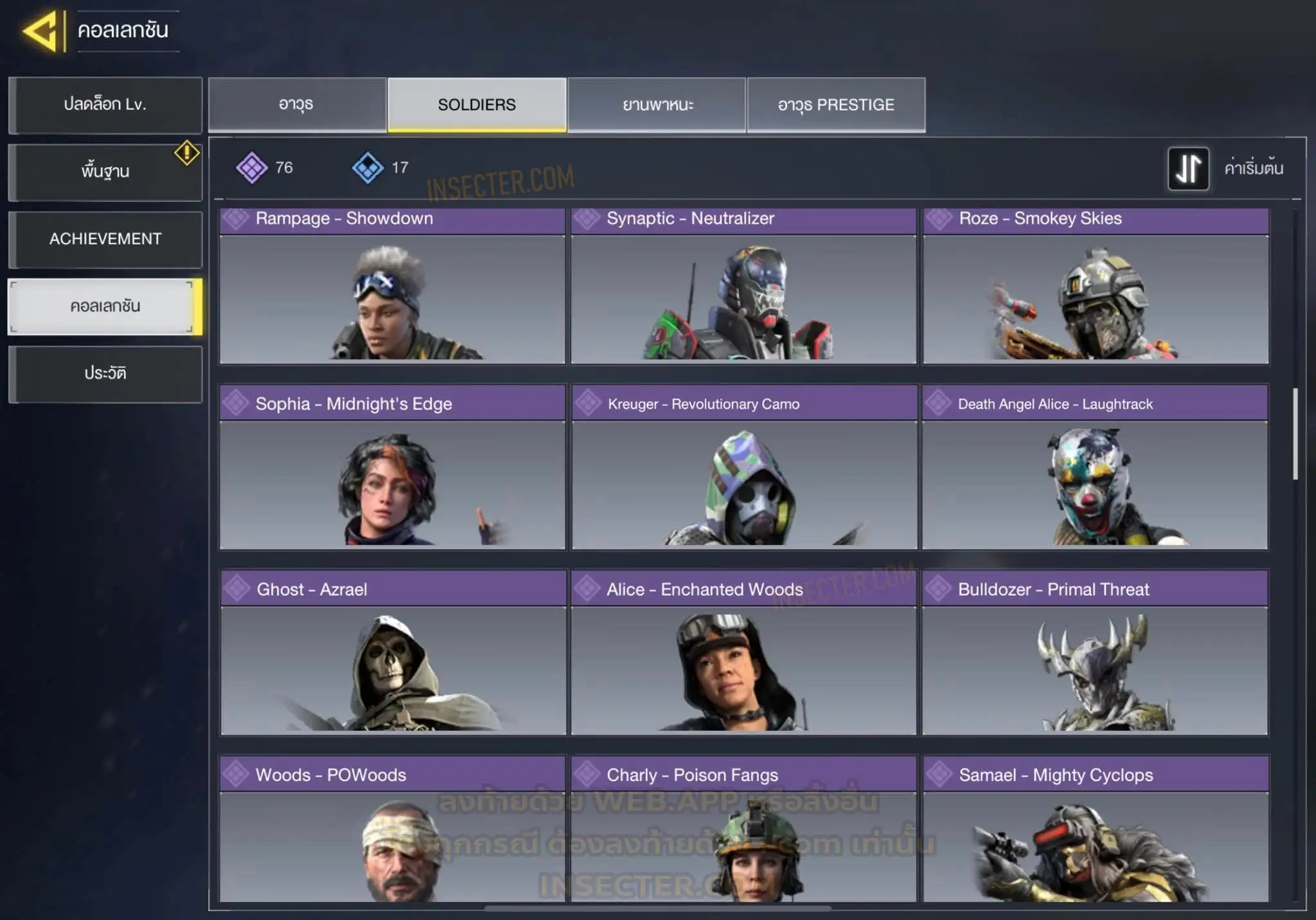Switch to the อาวุธ PRESTIGE tab
Viewport: 1316px width, 920px height.
(836, 105)
